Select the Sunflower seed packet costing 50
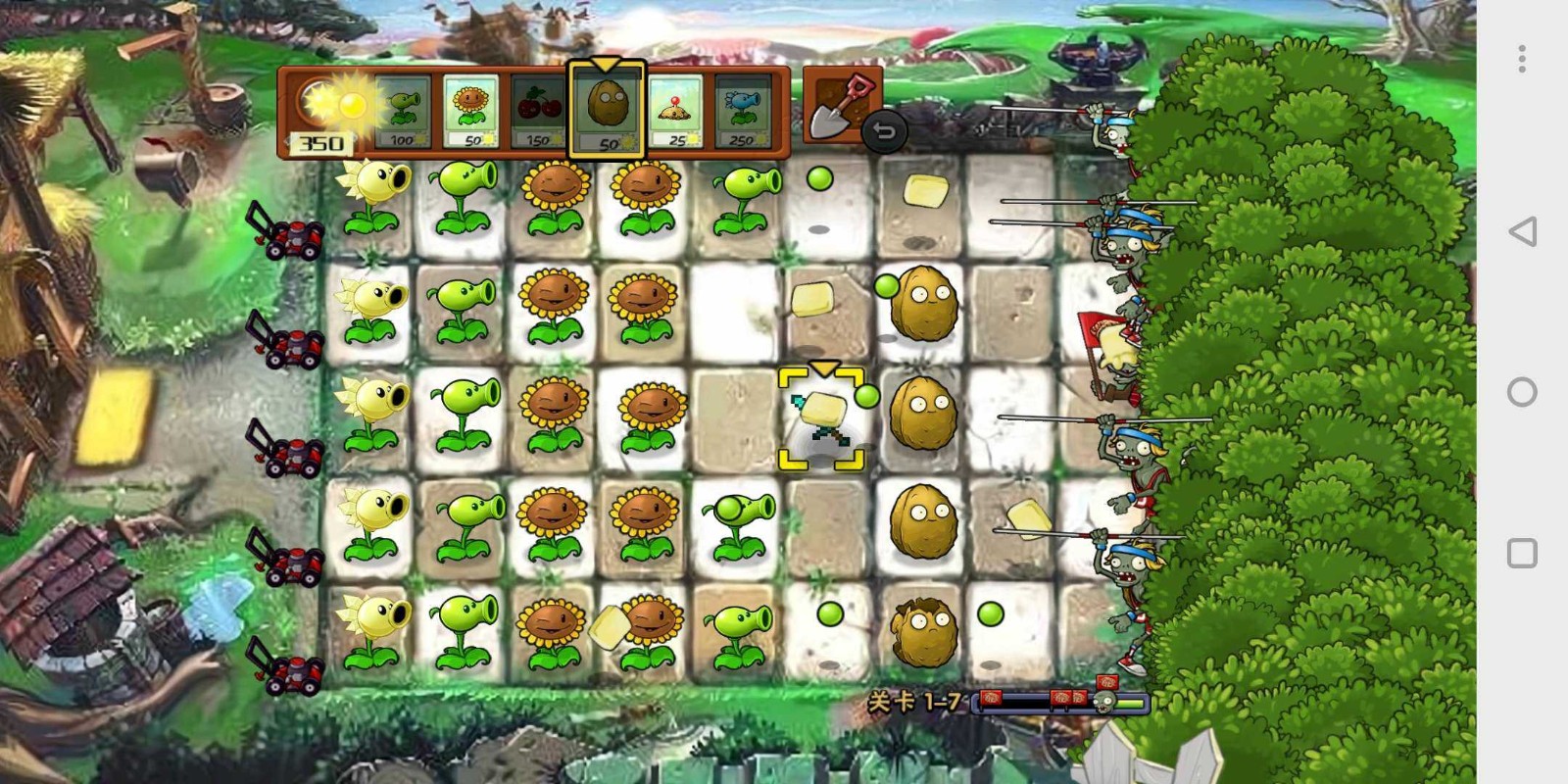This screenshot has width=1568, height=784. 471,111
